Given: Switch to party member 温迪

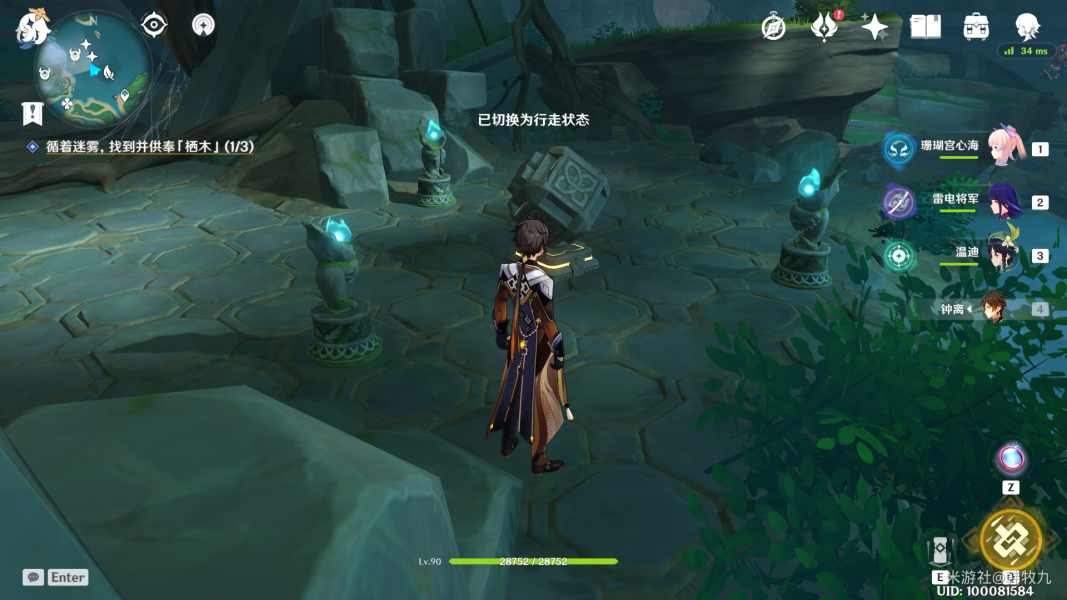Looking at the screenshot, I should click(1004, 255).
